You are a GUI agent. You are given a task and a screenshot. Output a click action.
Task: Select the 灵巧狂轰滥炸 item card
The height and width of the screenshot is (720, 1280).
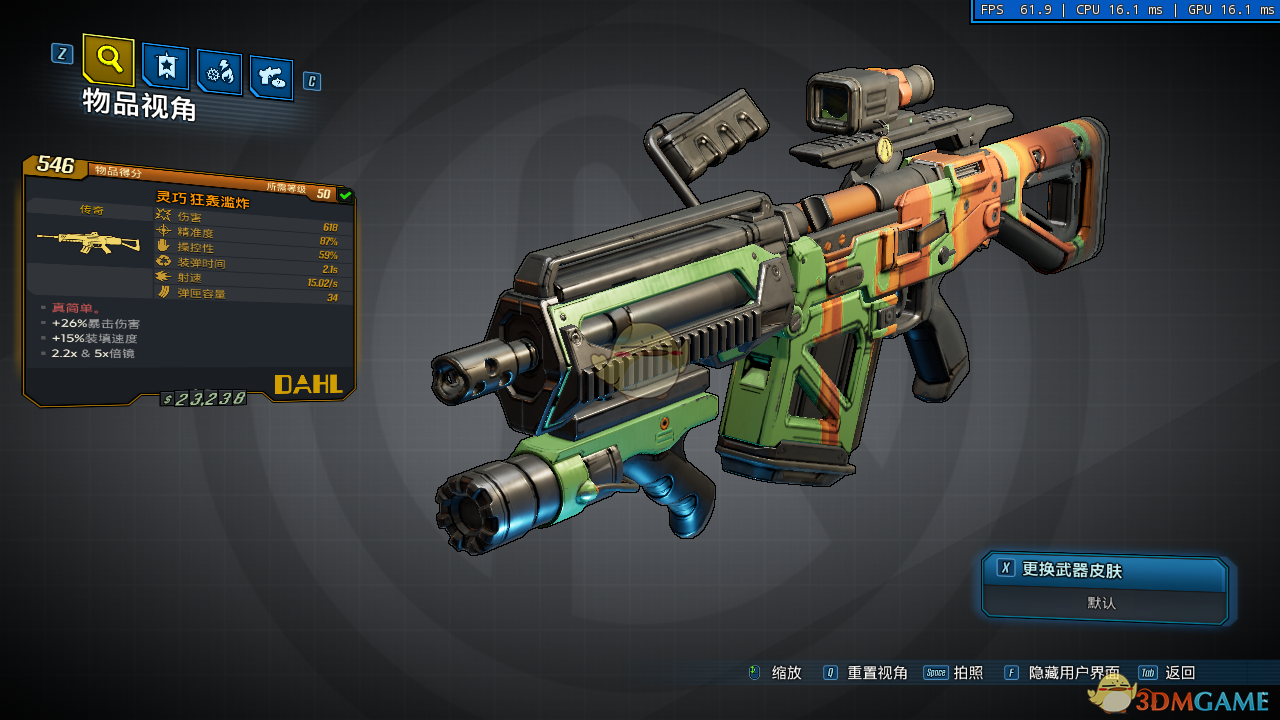tap(189, 279)
